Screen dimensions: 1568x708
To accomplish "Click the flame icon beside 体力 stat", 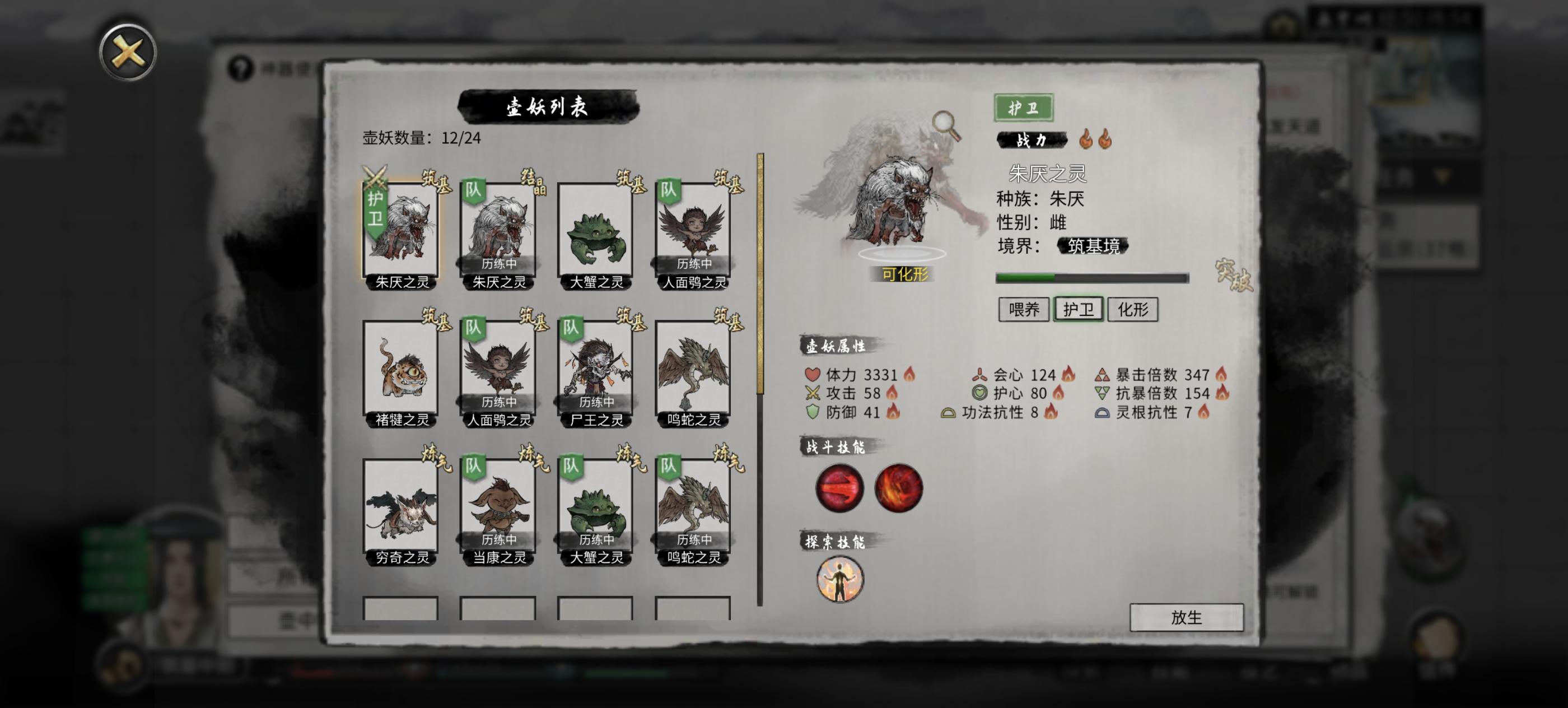I will (x=909, y=375).
